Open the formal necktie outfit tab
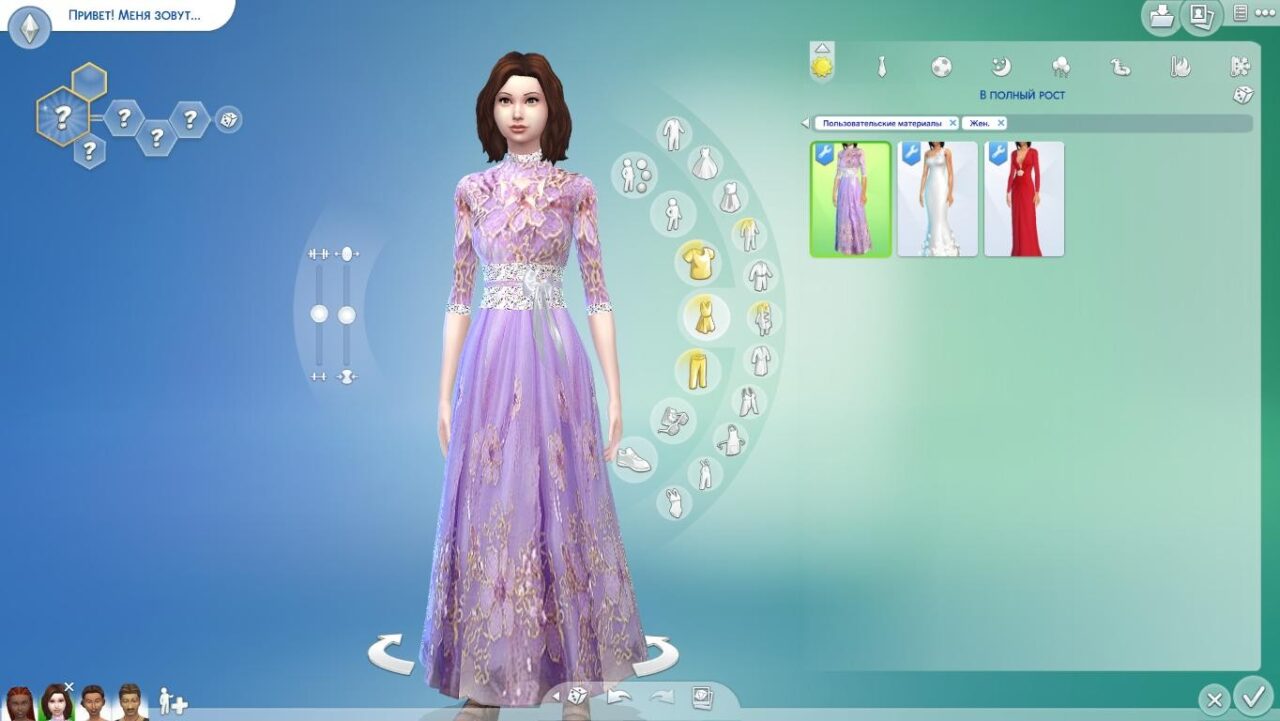Image resolution: width=1280 pixels, height=721 pixels. [x=881, y=67]
